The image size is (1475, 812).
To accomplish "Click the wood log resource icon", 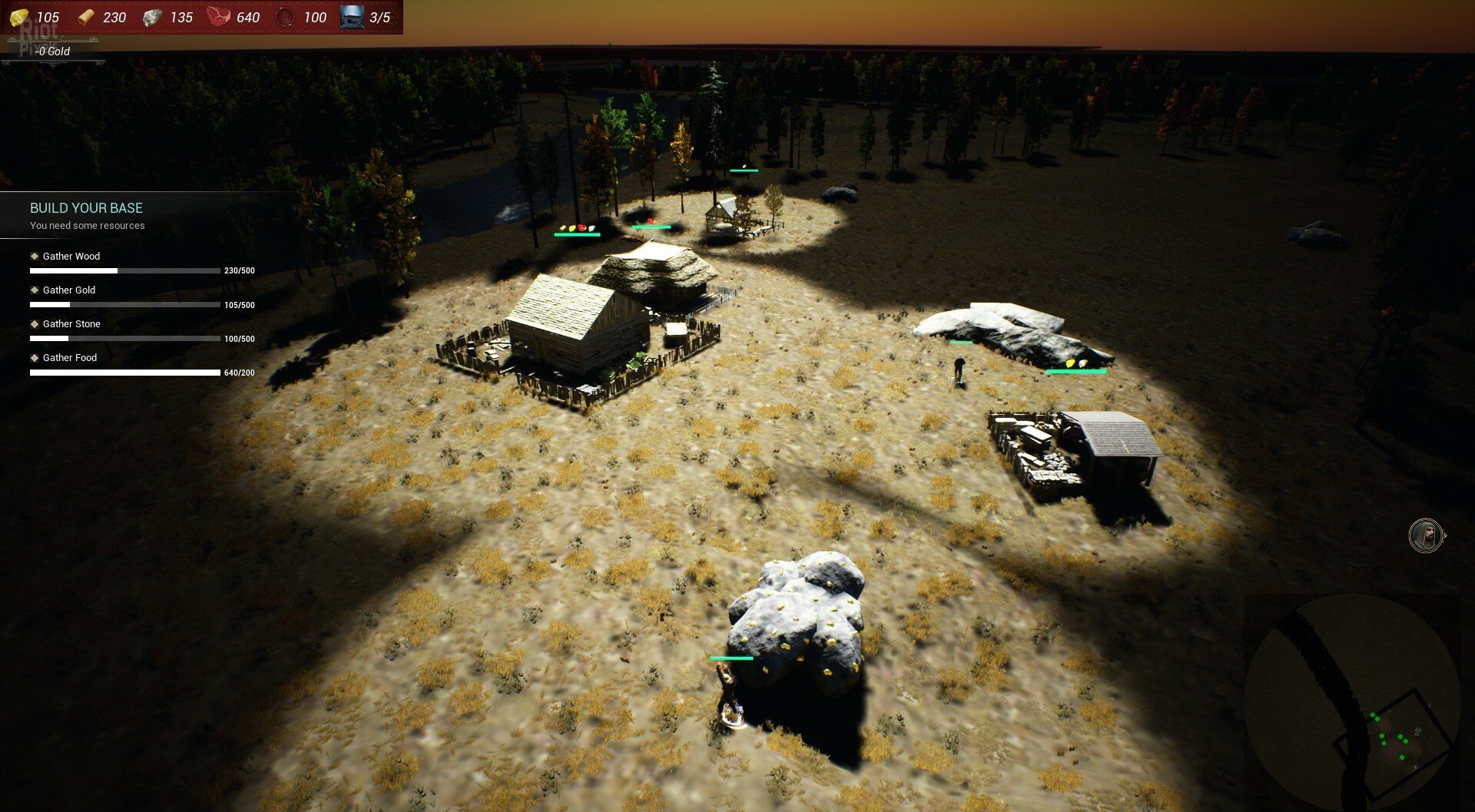I will [85, 17].
